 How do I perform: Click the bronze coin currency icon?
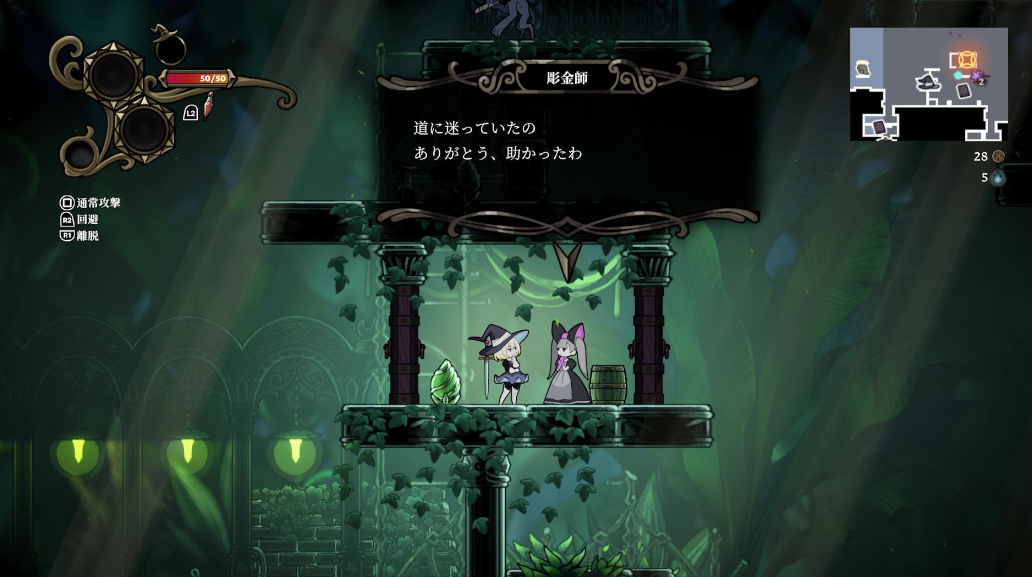coord(998,156)
